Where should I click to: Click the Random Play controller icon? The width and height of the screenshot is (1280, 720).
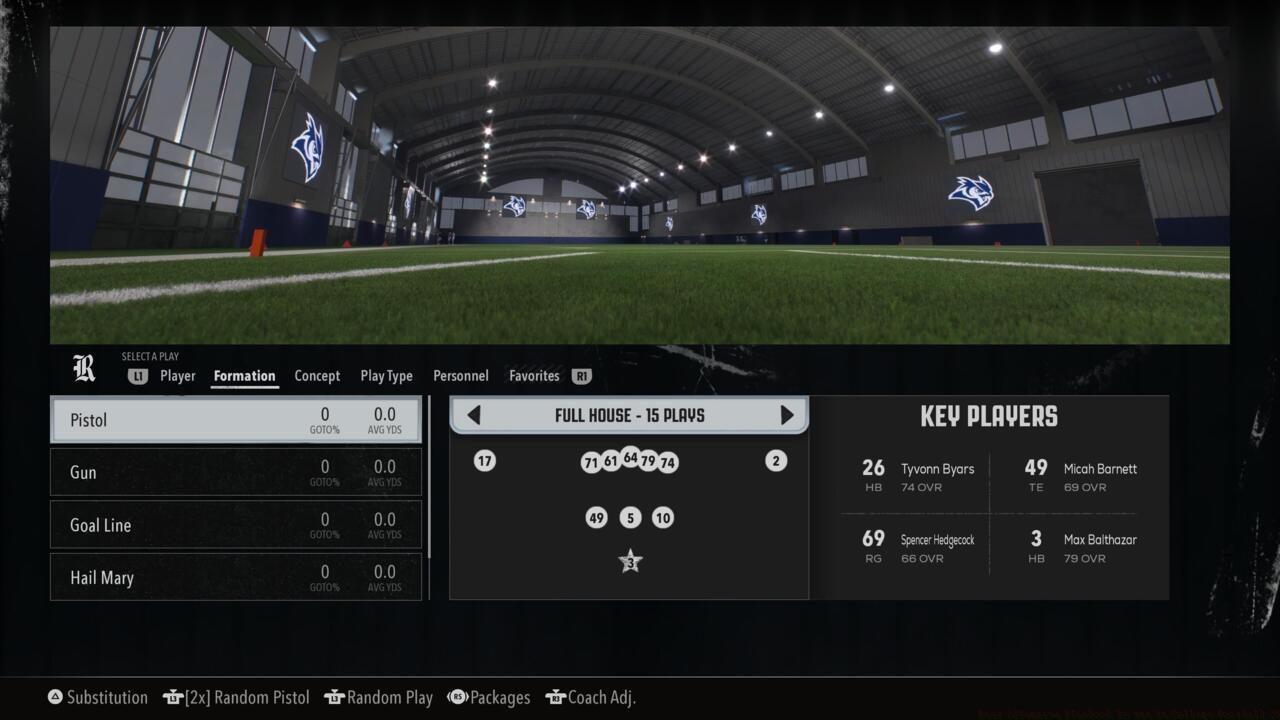point(335,697)
